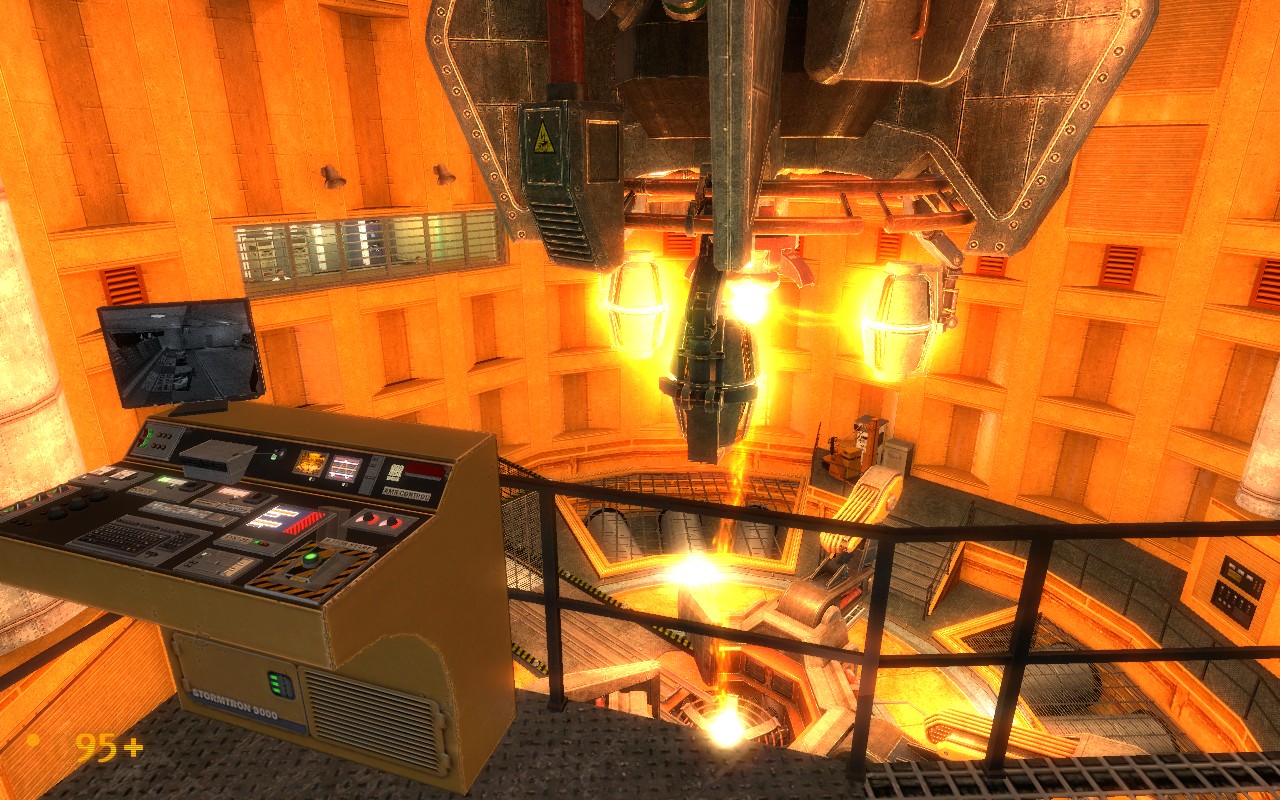
Task: Click the AMS CONTROL panel label
Action: click(x=406, y=494)
